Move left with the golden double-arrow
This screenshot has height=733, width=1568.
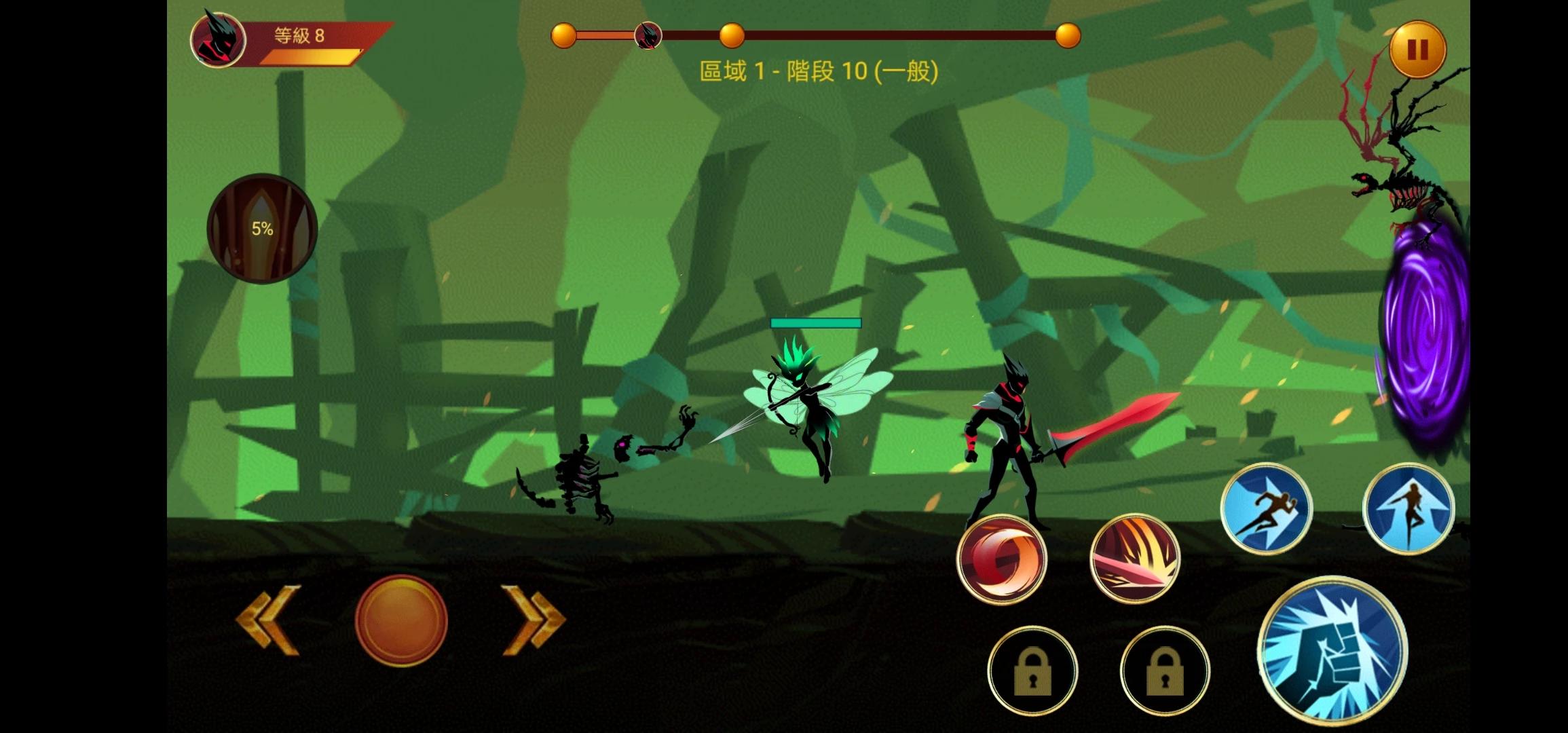[269, 620]
